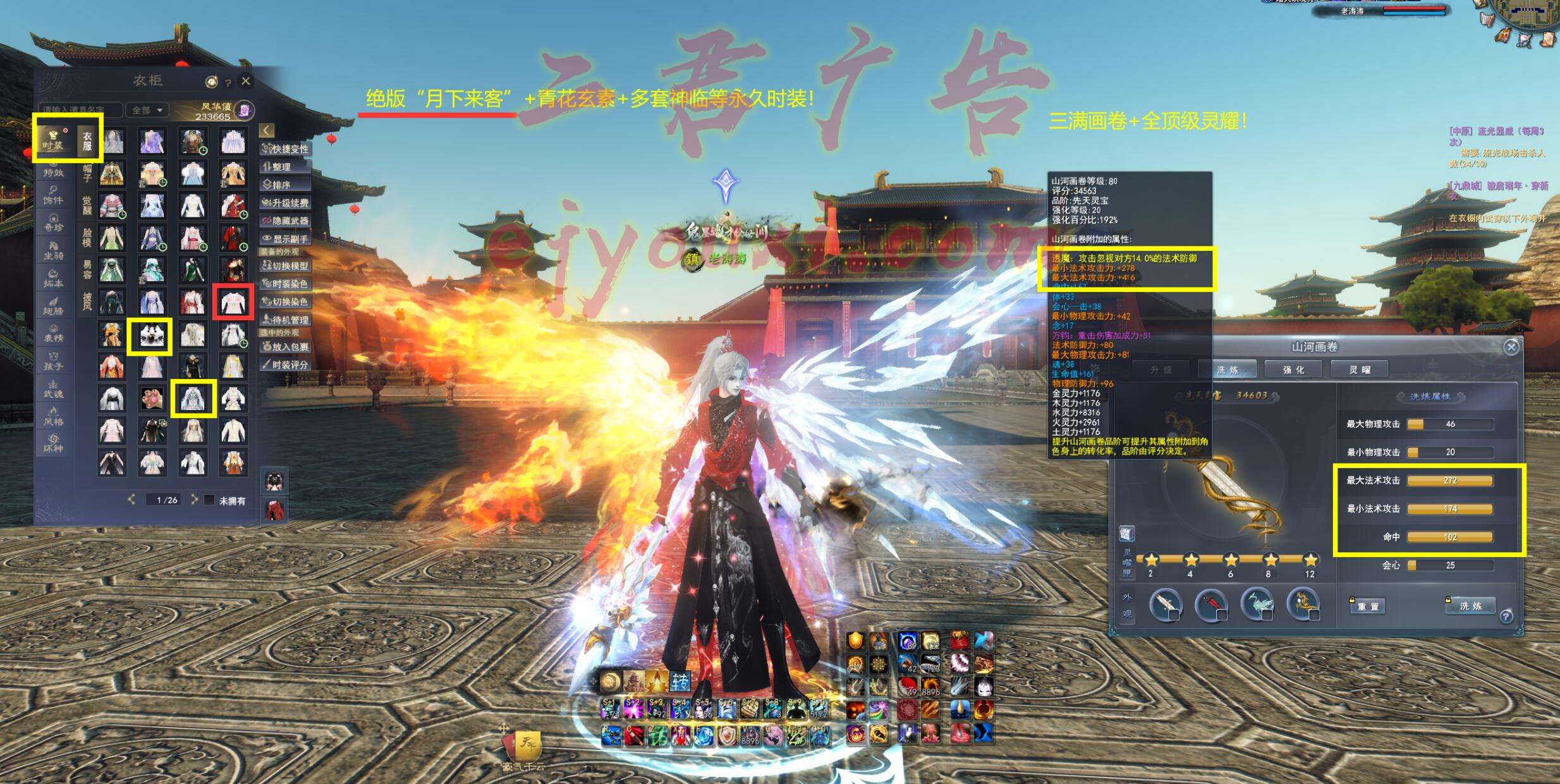
Task: Switch to the 强化 tab
Action: 1293,370
